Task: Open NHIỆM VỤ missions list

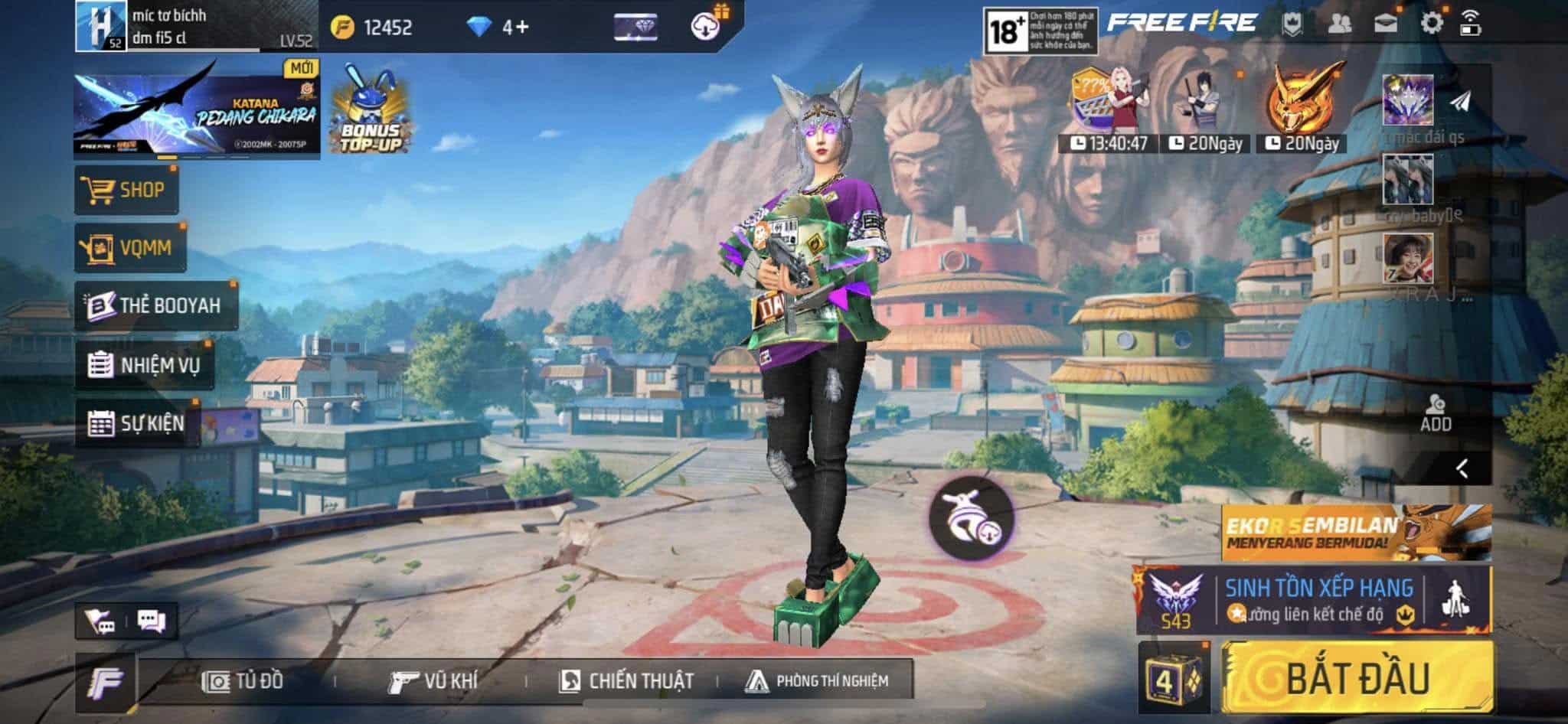Action: coord(145,364)
